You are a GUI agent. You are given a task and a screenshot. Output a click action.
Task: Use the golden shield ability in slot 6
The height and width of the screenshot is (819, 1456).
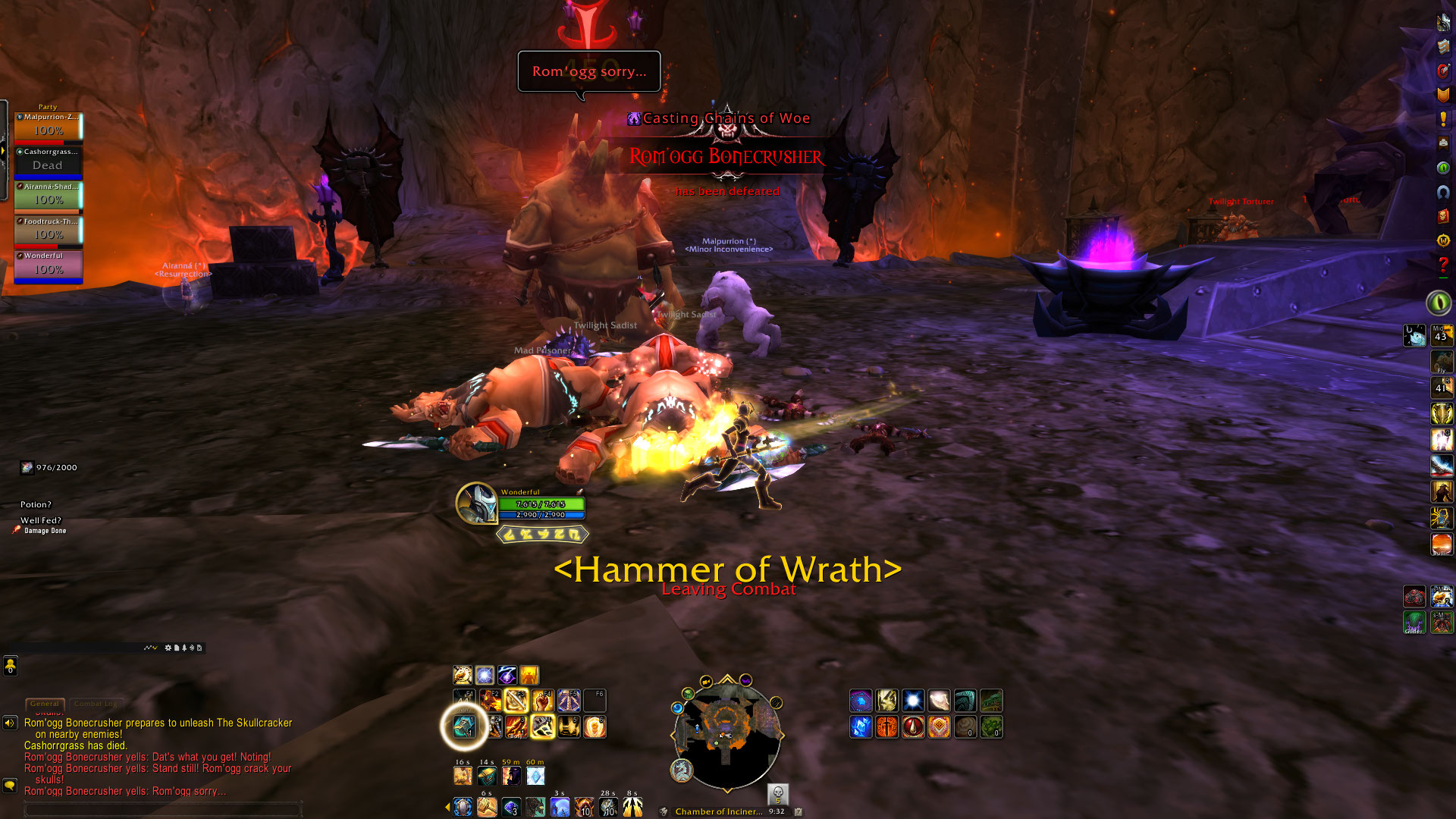pos(595,726)
